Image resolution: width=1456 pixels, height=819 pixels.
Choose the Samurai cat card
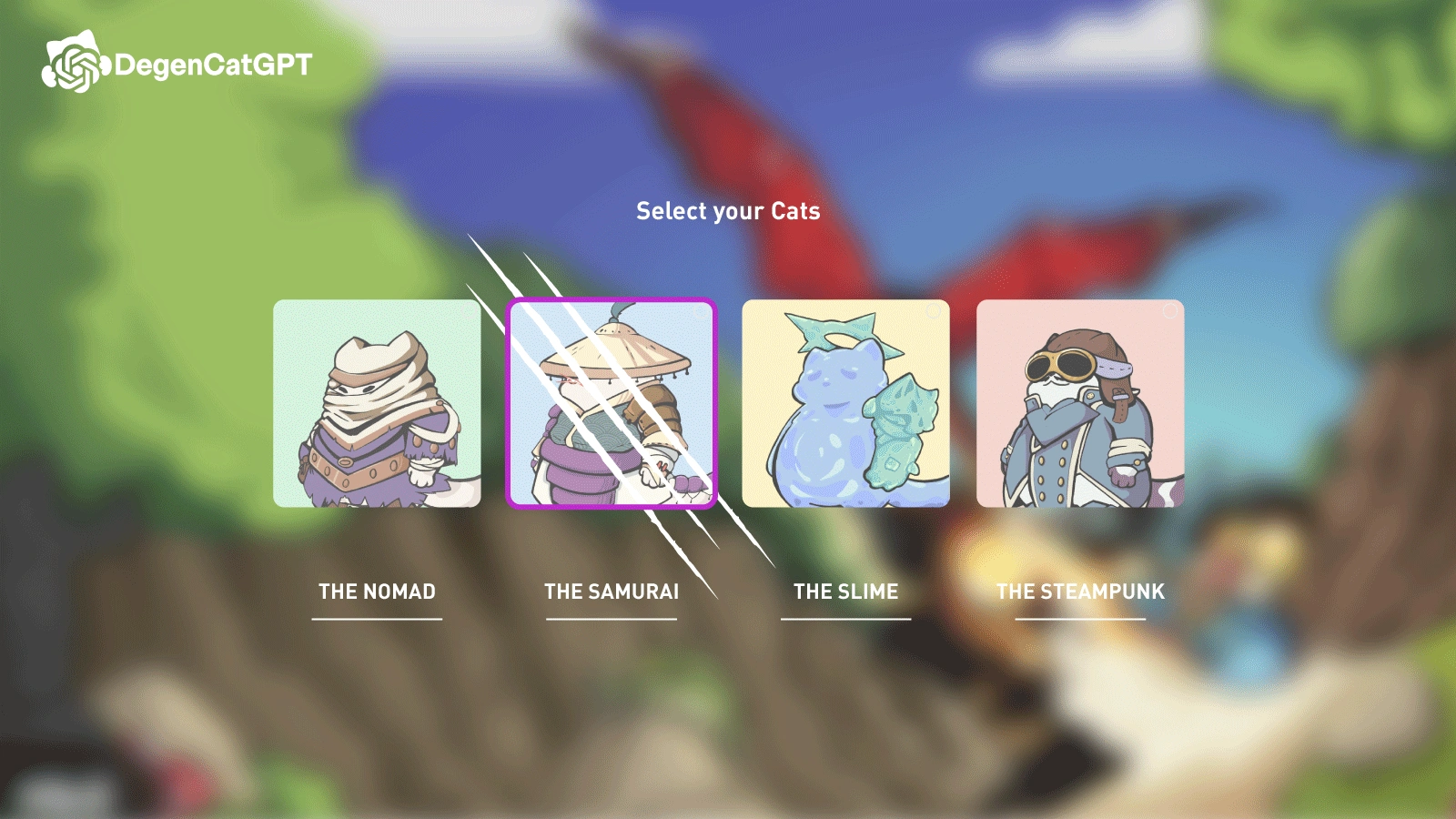coord(612,403)
